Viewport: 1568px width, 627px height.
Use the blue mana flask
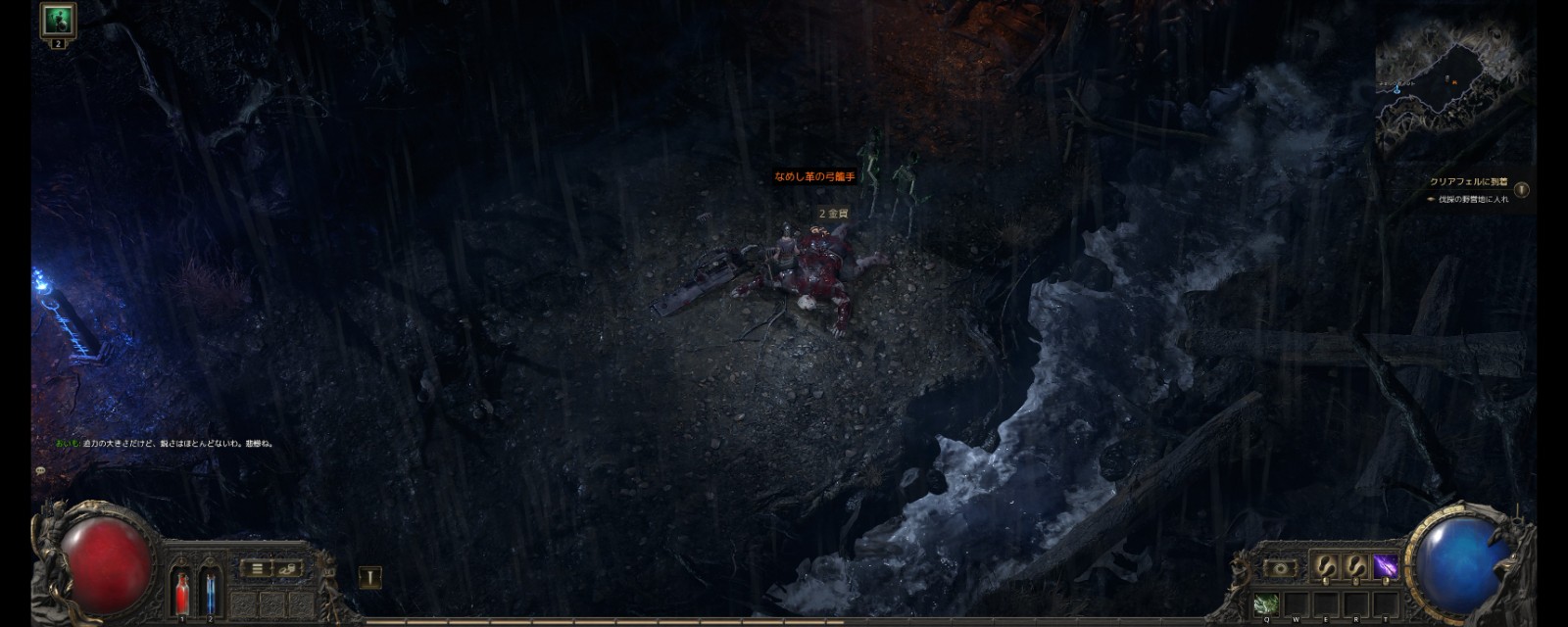click(210, 591)
